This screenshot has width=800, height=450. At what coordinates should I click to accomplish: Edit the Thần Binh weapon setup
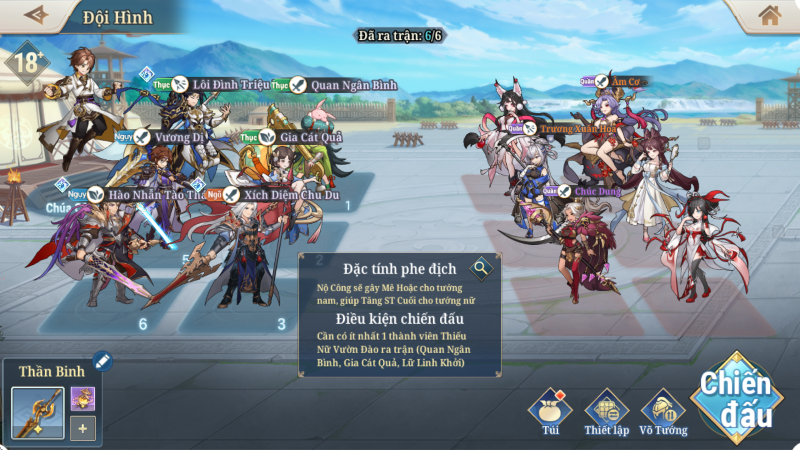(102, 362)
